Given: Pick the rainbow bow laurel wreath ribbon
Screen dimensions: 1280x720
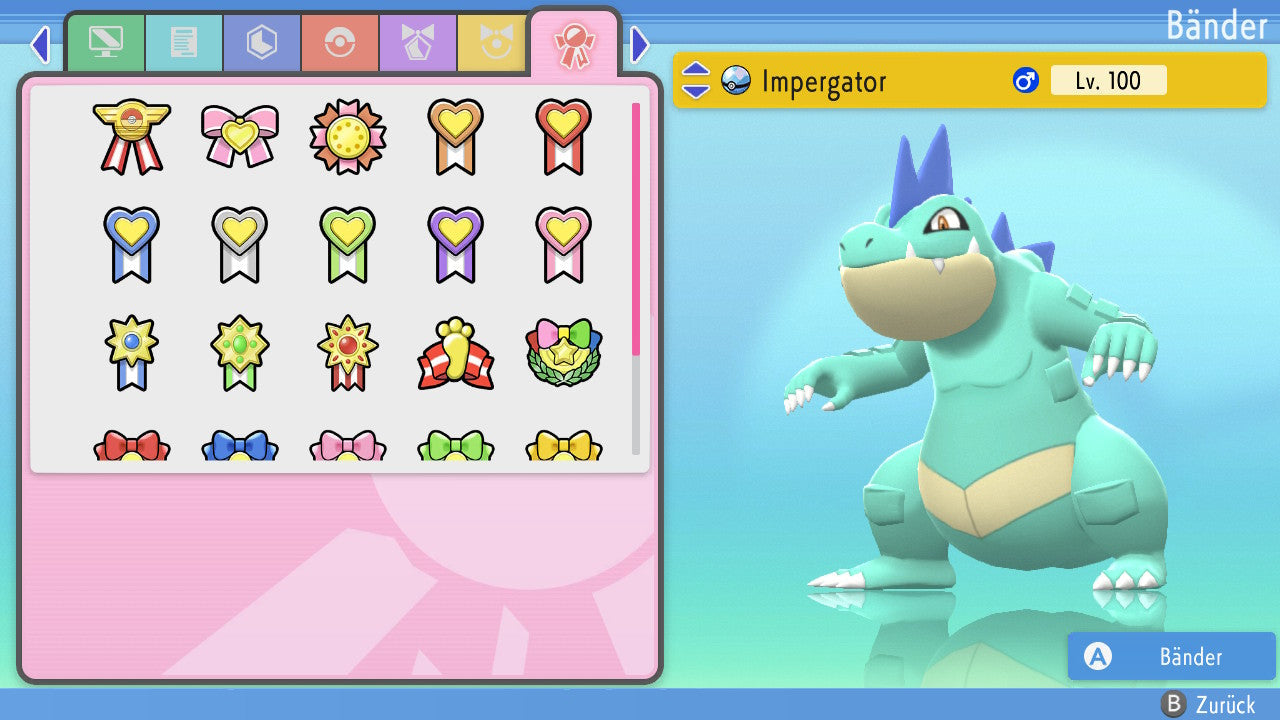Looking at the screenshot, I should [x=564, y=354].
